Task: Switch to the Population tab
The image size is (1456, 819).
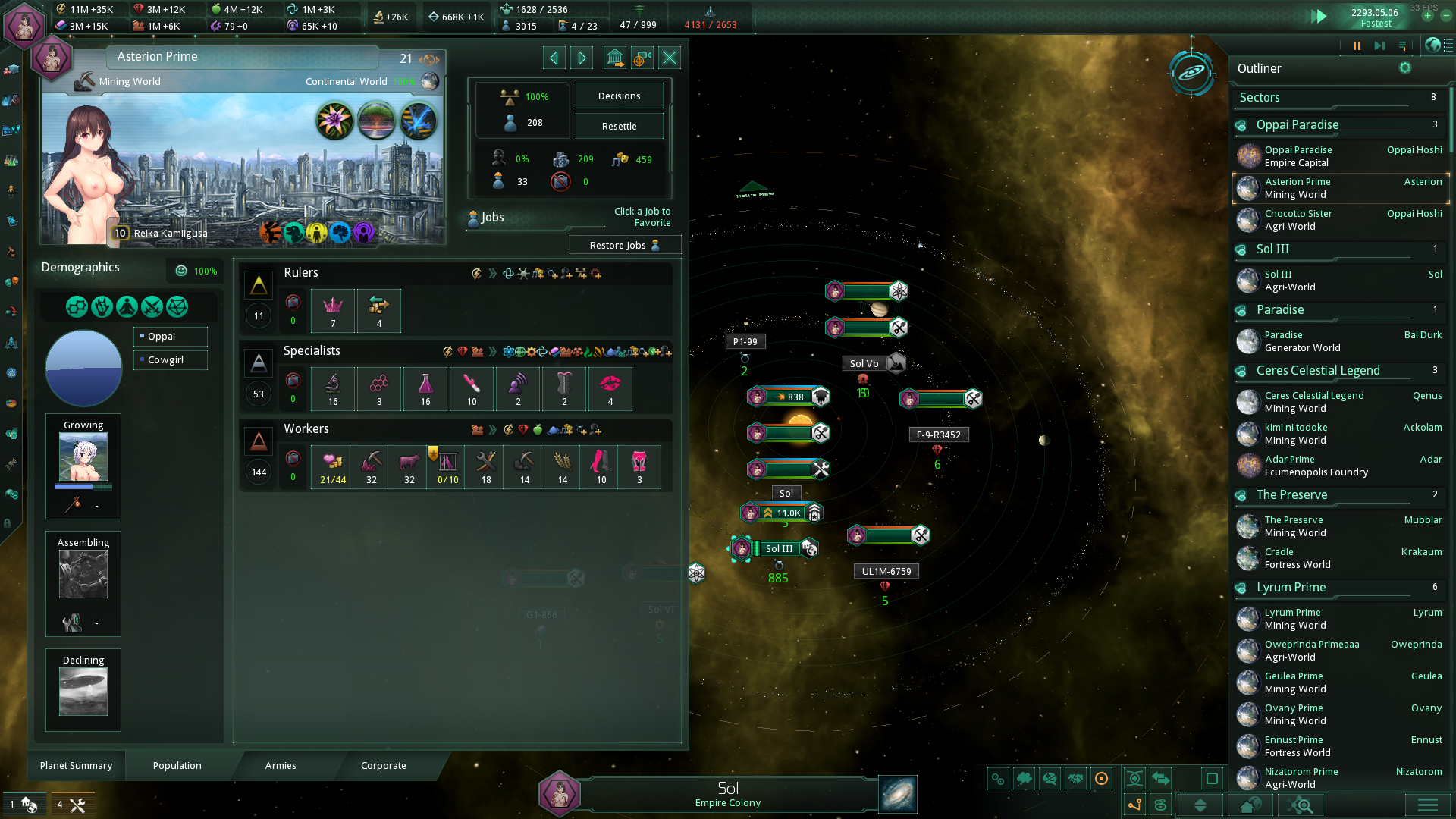Action: 177,766
